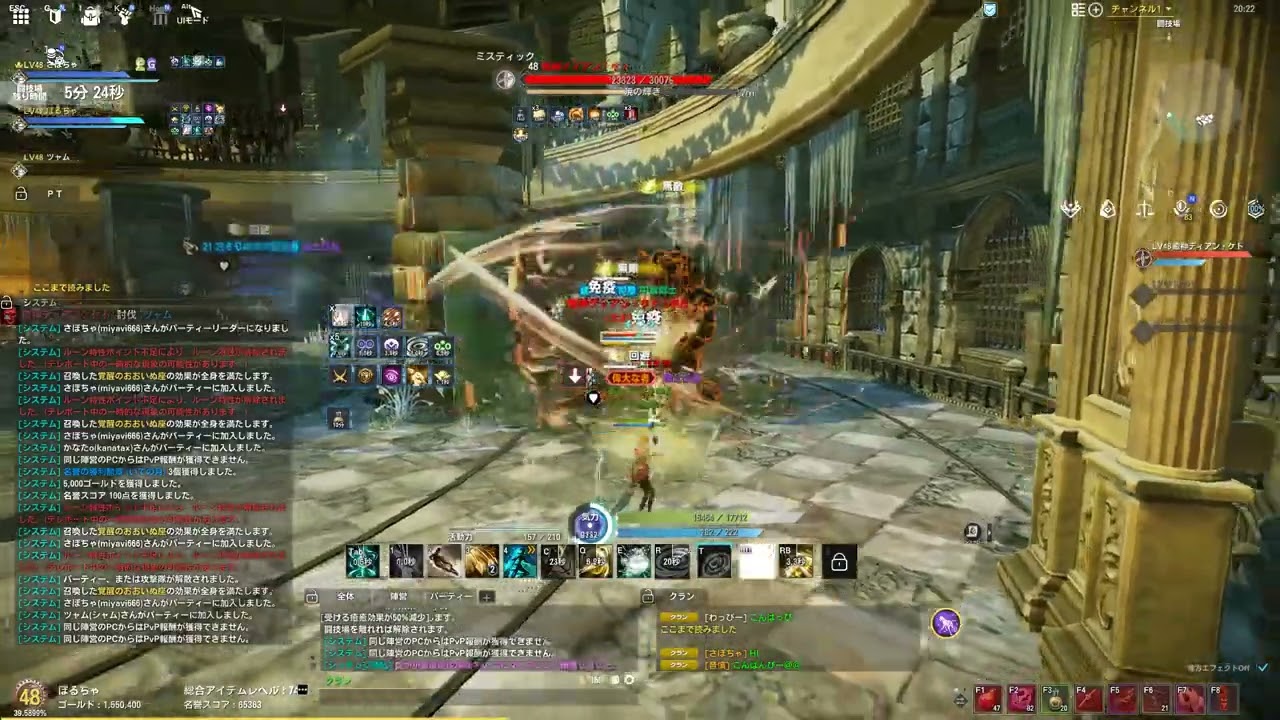Activate the R skill on the hotbar
The height and width of the screenshot is (720, 1280).
(x=674, y=560)
